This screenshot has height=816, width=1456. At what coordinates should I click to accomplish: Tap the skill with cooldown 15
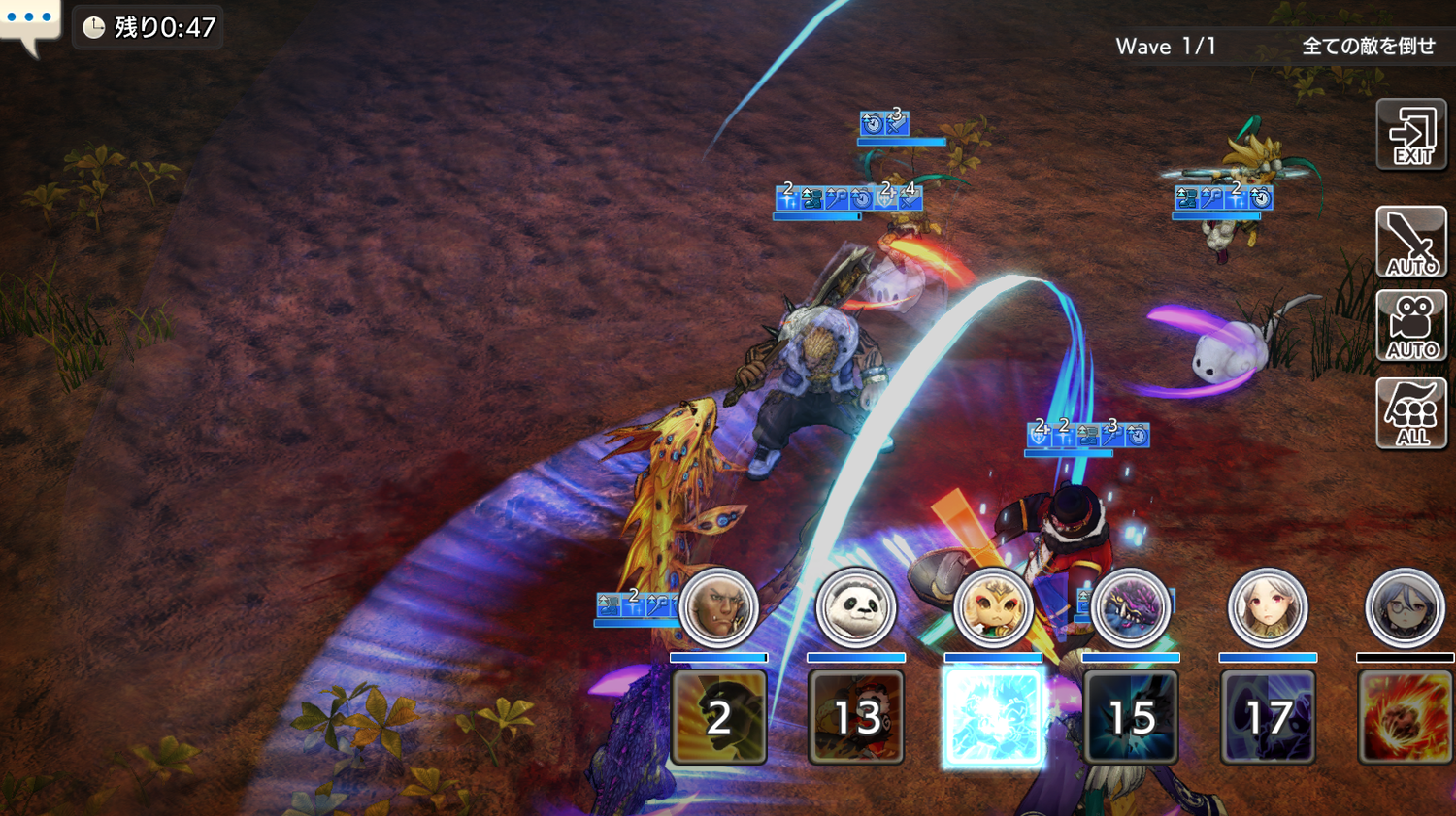tap(1131, 717)
